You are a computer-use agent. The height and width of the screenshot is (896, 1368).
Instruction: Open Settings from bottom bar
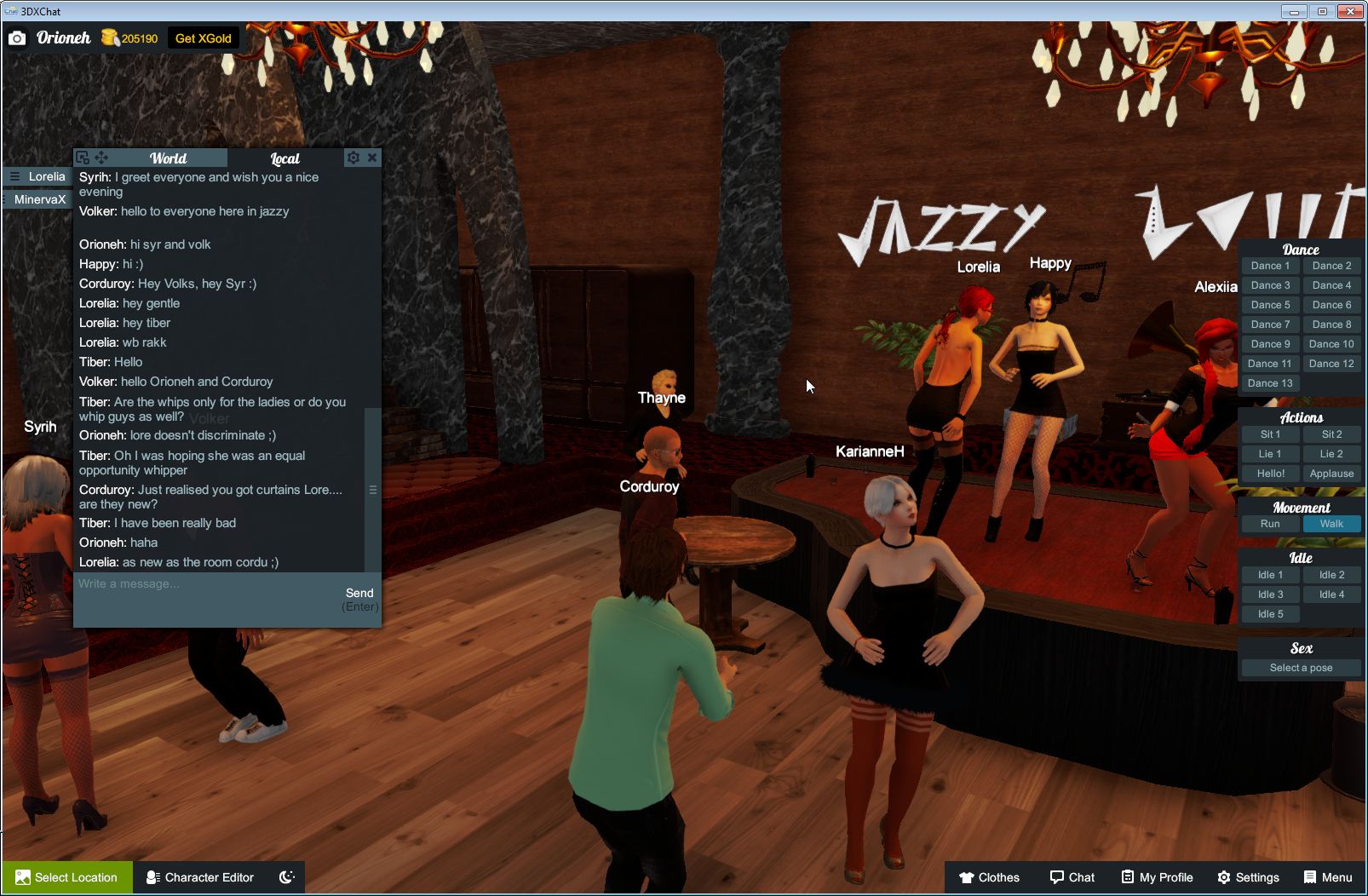pyautogui.click(x=1250, y=877)
